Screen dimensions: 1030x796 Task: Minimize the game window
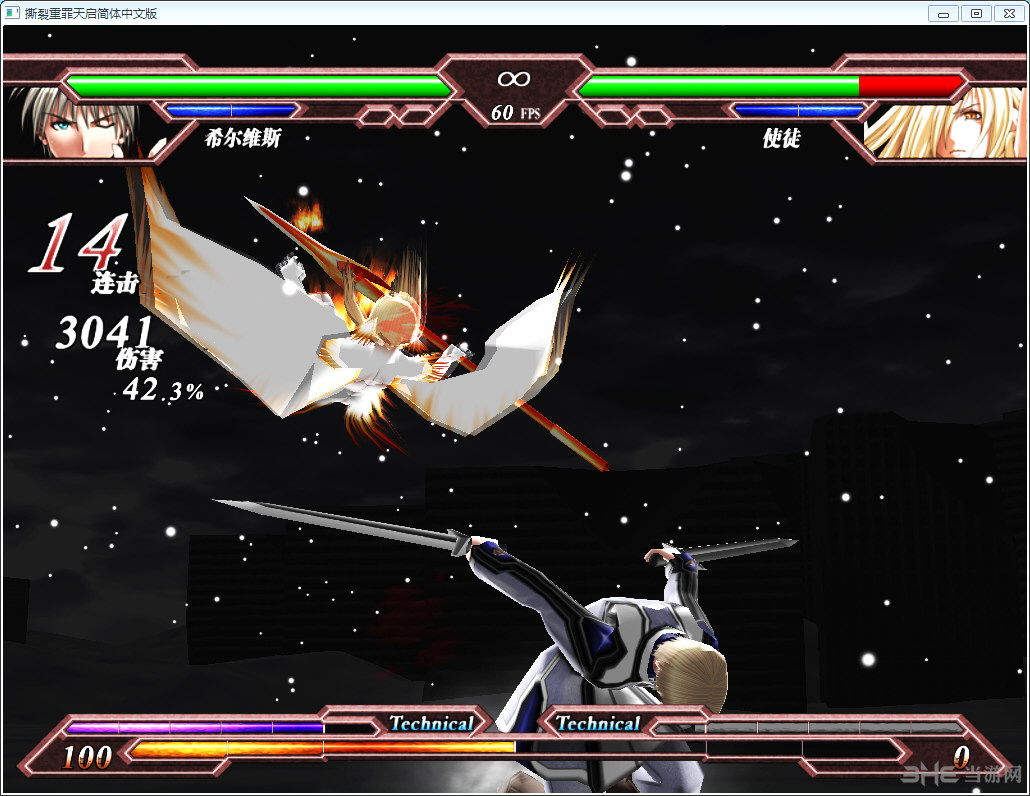[x=943, y=13]
